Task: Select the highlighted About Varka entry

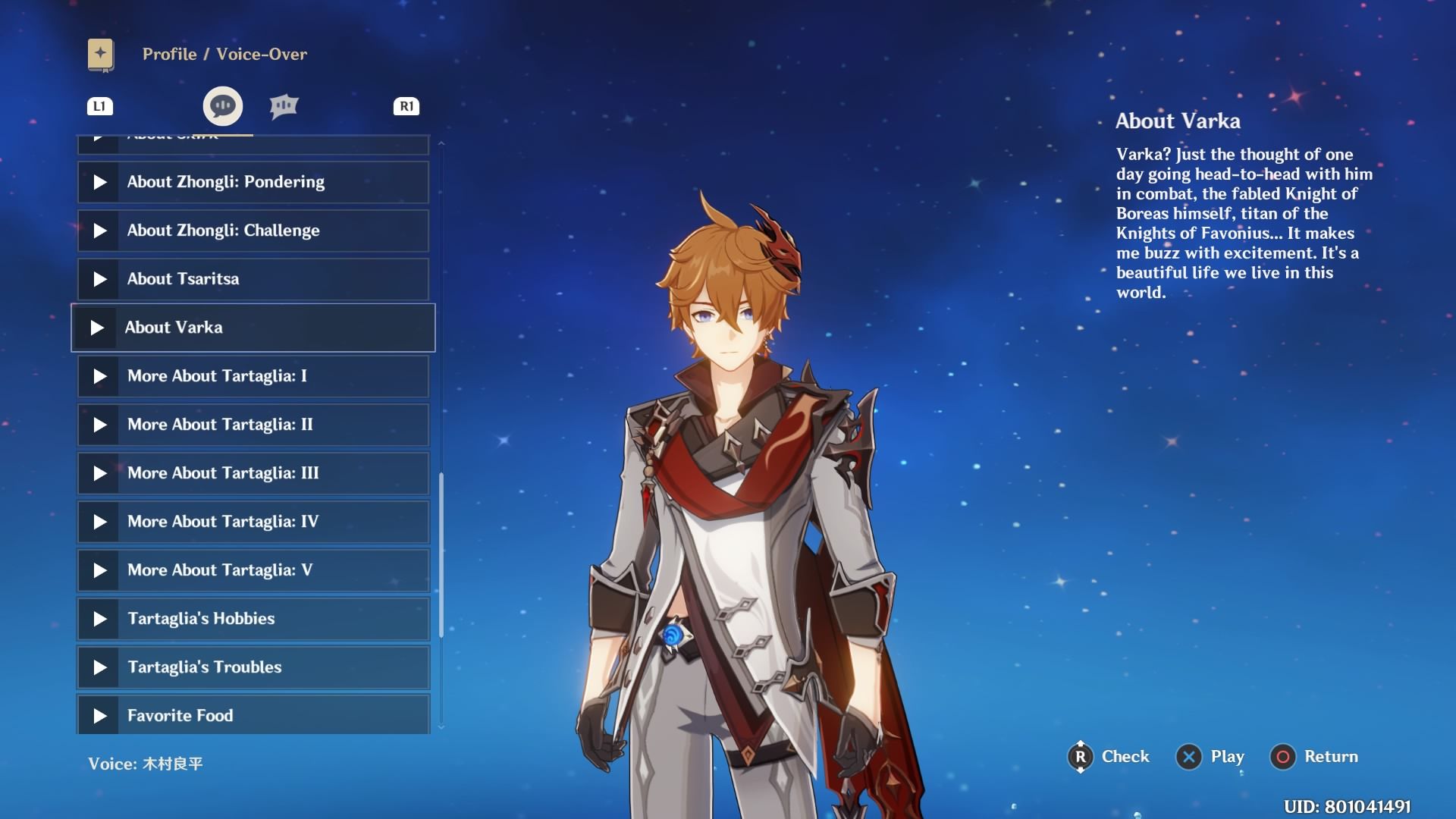Action: 253,328
